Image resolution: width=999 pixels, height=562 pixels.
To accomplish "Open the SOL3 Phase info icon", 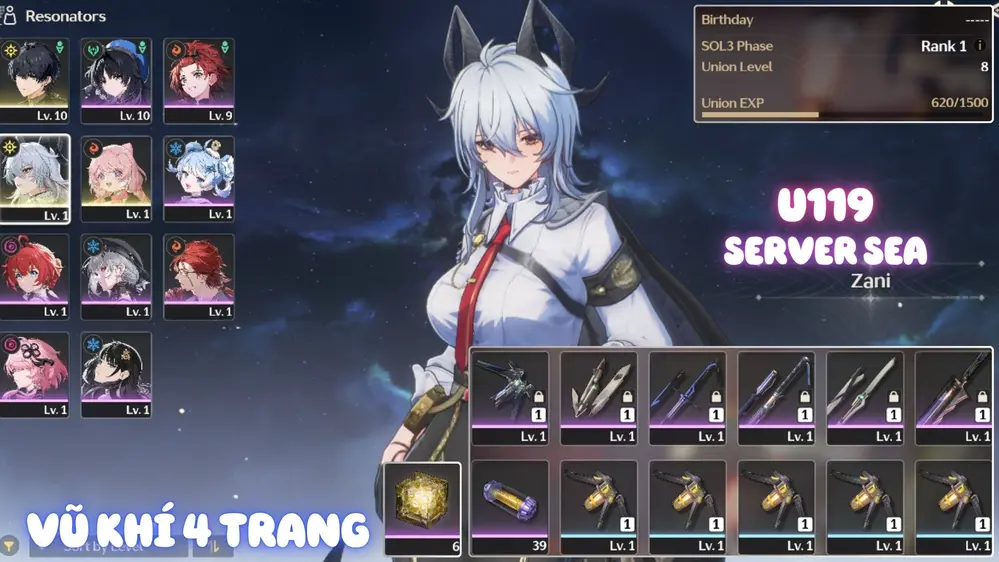I will tap(981, 46).
